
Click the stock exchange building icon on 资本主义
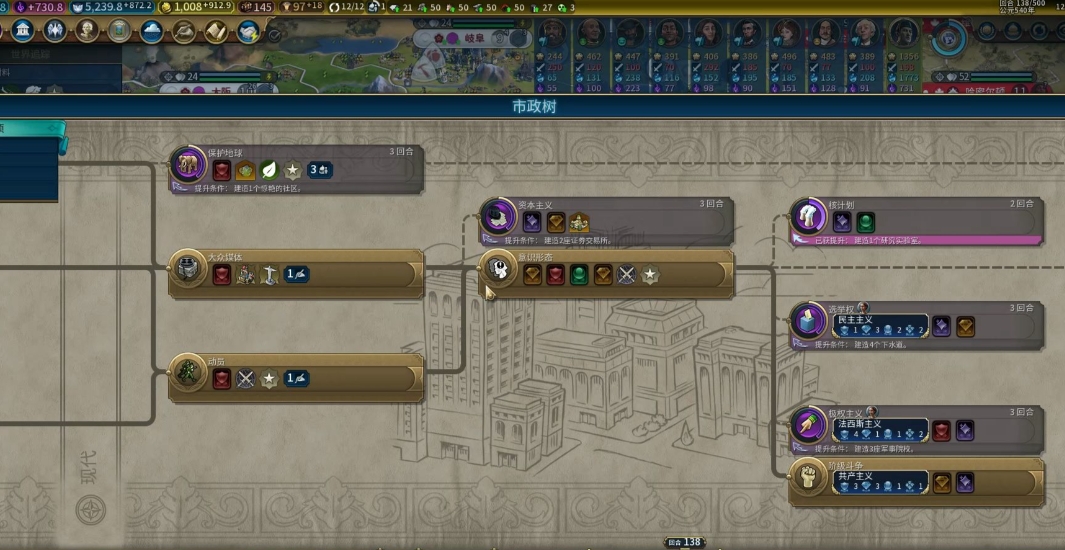point(579,222)
